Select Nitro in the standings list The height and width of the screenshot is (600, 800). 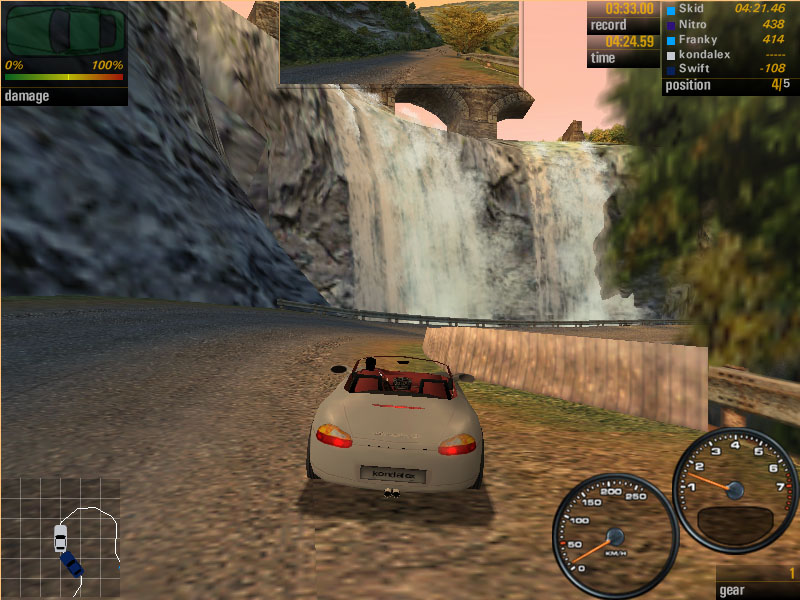694,23
